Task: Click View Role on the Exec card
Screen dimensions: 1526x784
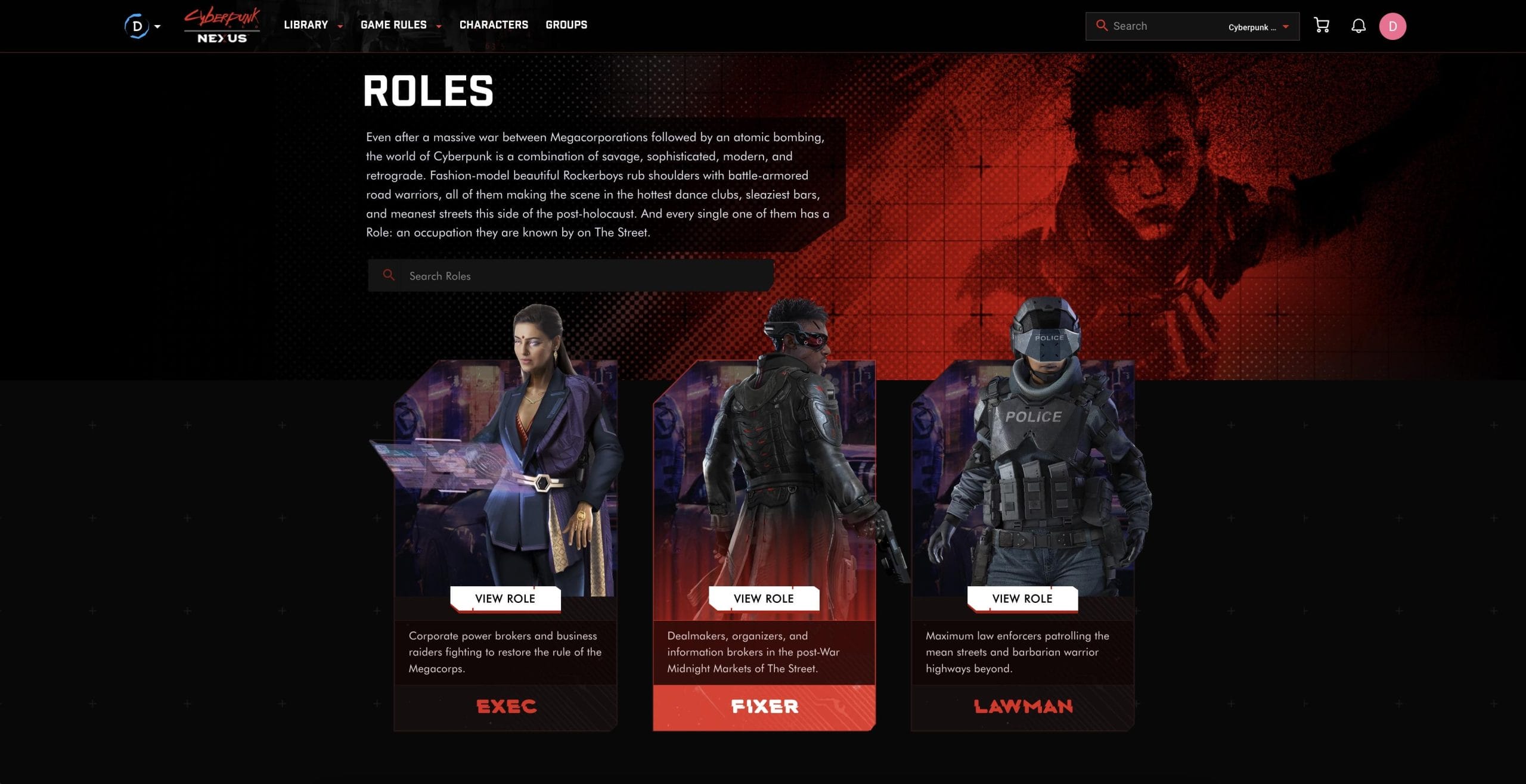Action: click(505, 598)
